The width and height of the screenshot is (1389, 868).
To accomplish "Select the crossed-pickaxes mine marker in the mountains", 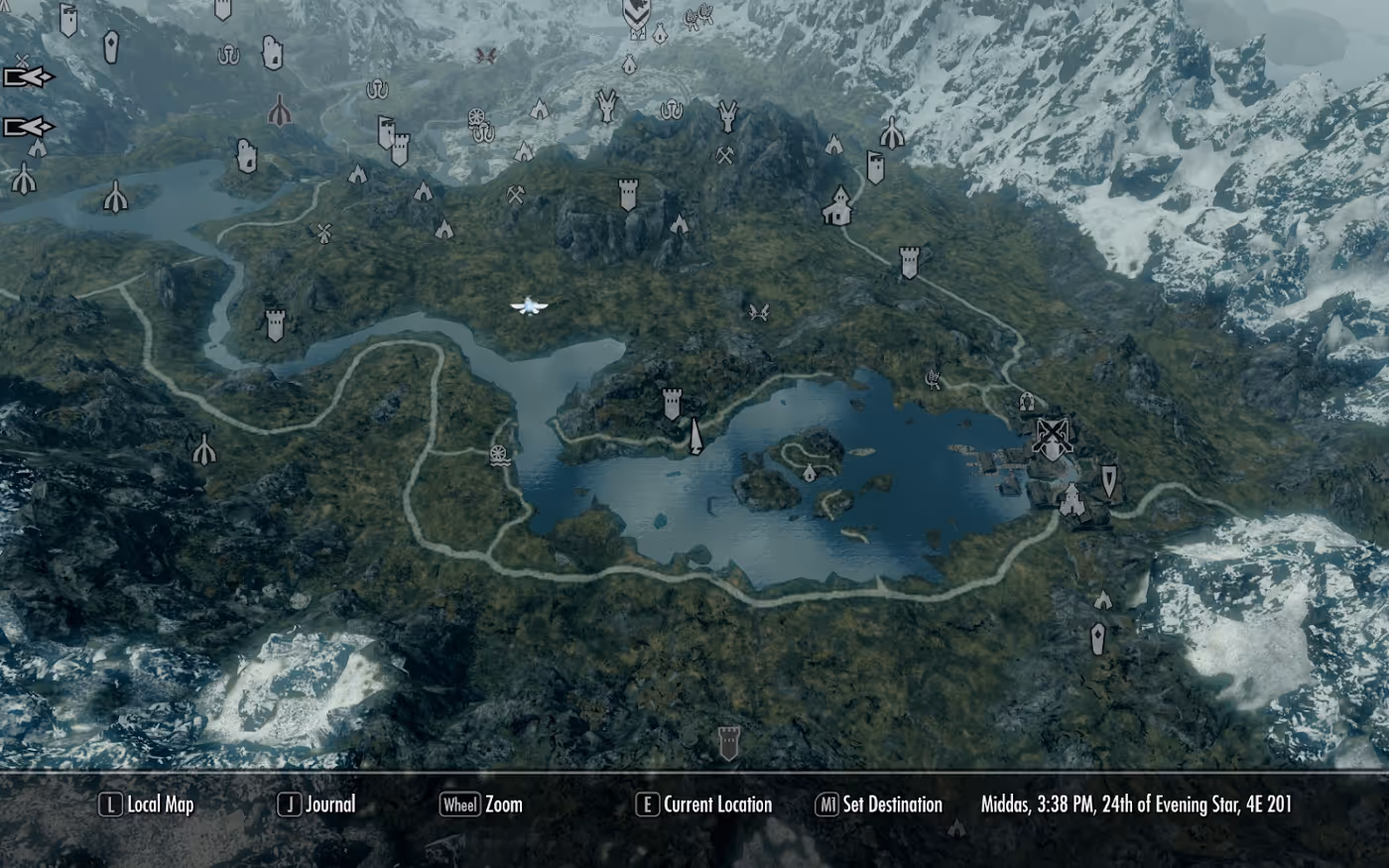I will (x=723, y=157).
